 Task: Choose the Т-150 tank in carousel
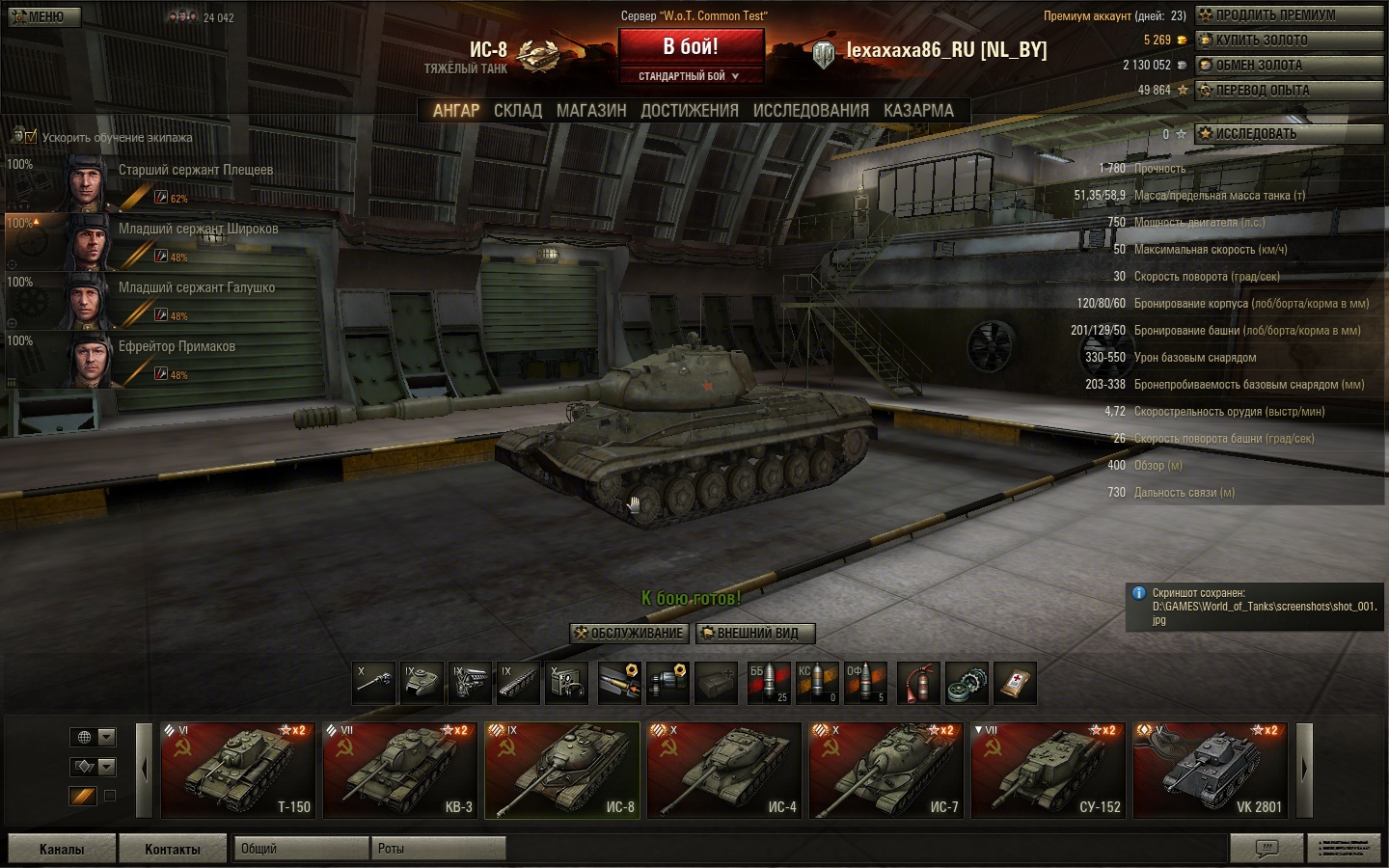tap(238, 770)
